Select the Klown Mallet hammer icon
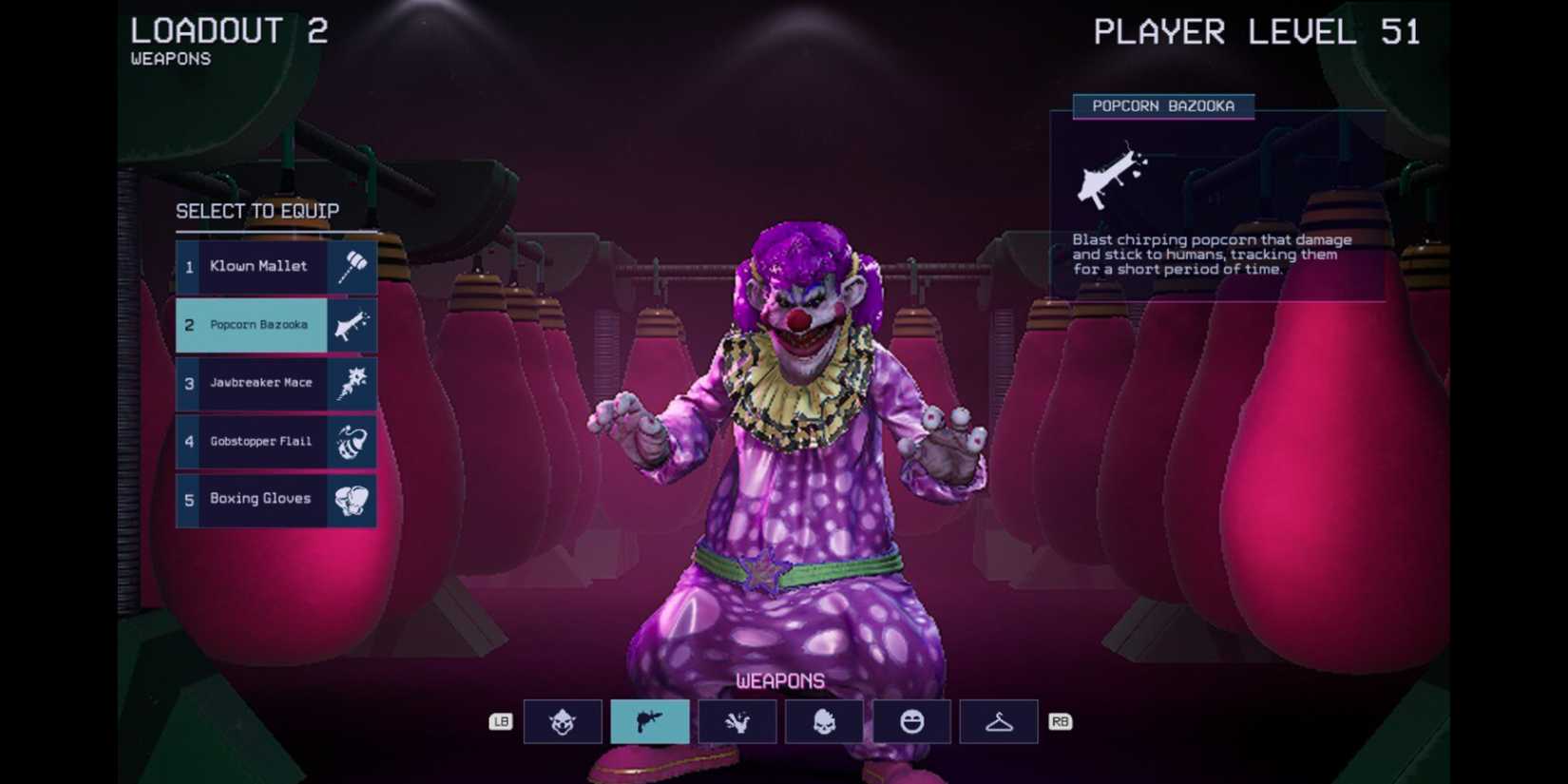The image size is (1568, 784). pyautogui.click(x=352, y=267)
